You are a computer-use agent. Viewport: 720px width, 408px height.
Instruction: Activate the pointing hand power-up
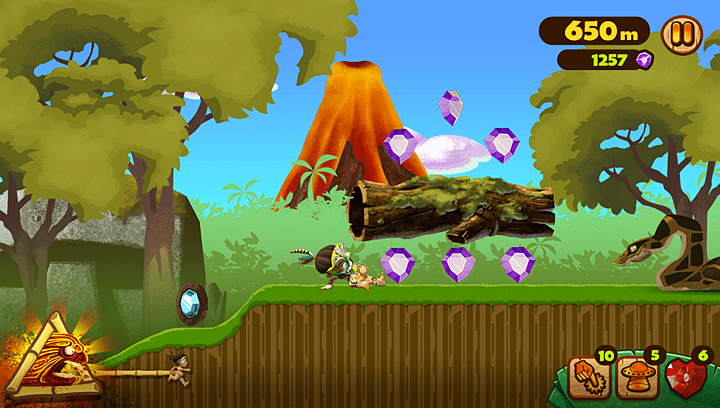(587, 377)
